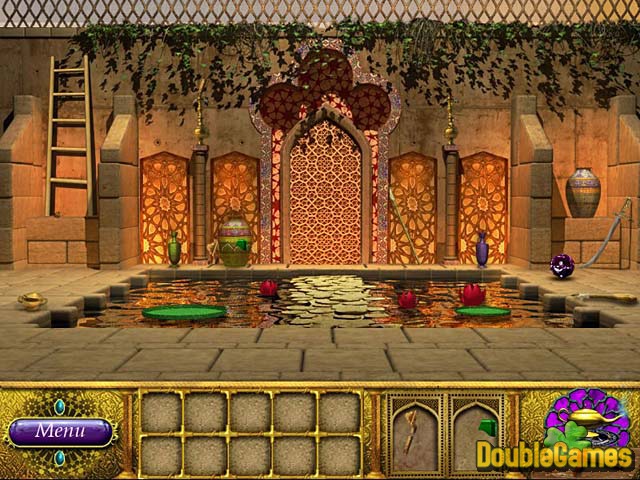Select the wooden stick item slot

click(x=414, y=433)
